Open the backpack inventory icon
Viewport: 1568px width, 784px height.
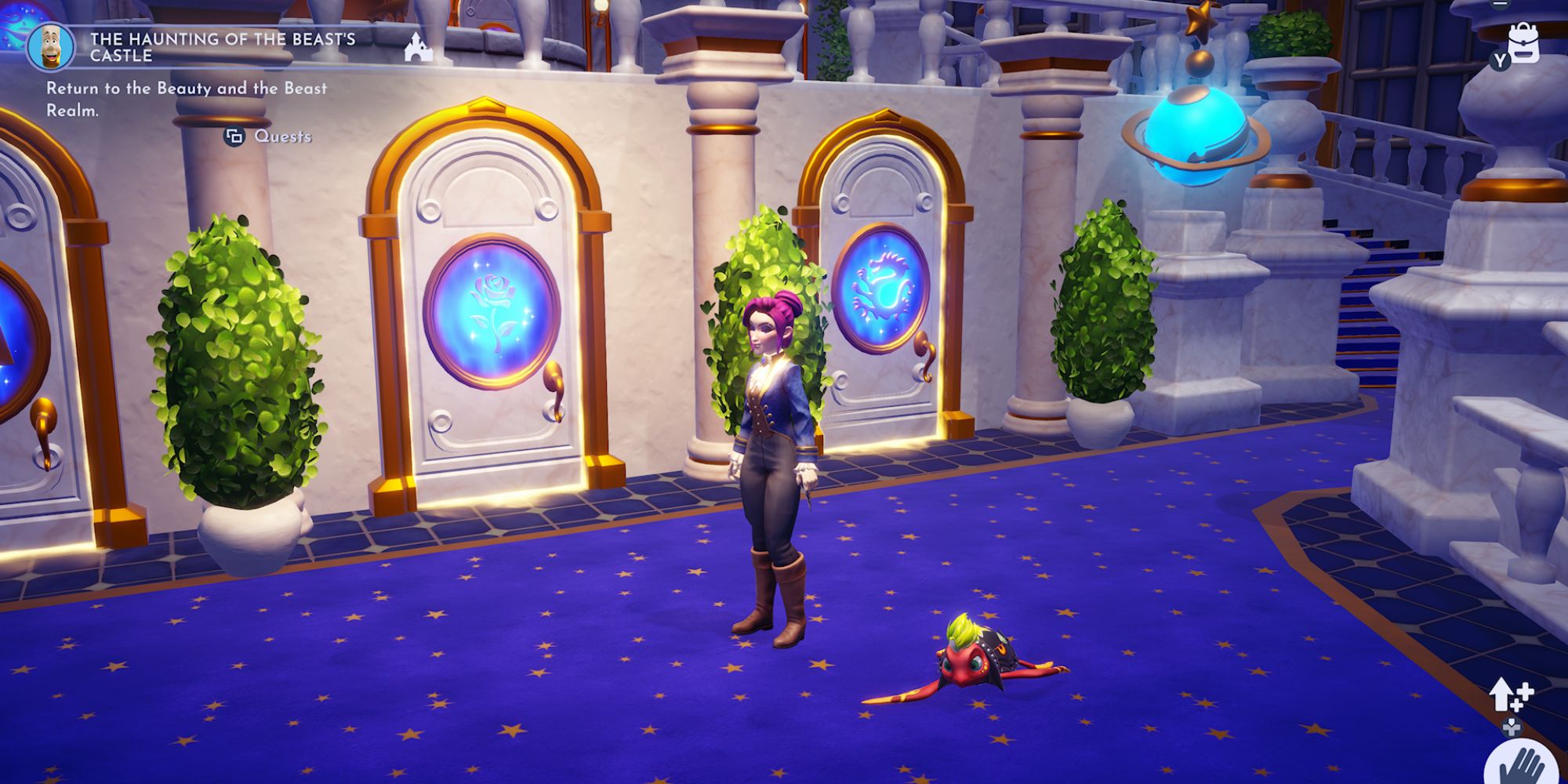[x=1523, y=43]
